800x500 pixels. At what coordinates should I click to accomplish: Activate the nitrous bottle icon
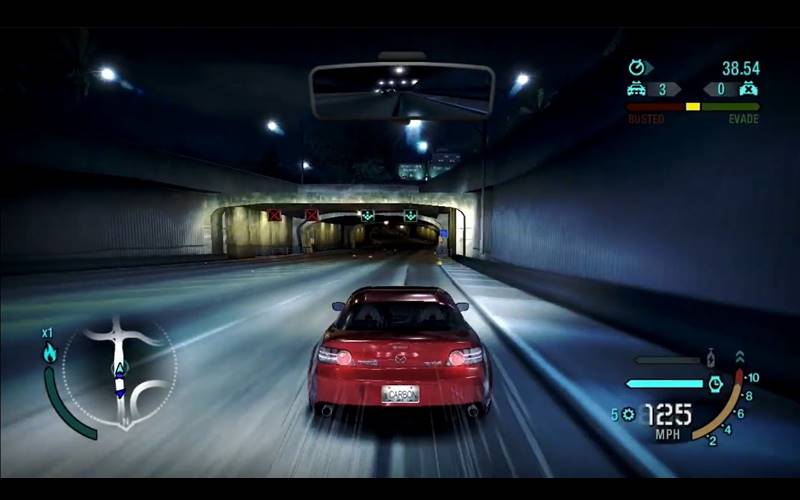click(x=709, y=358)
